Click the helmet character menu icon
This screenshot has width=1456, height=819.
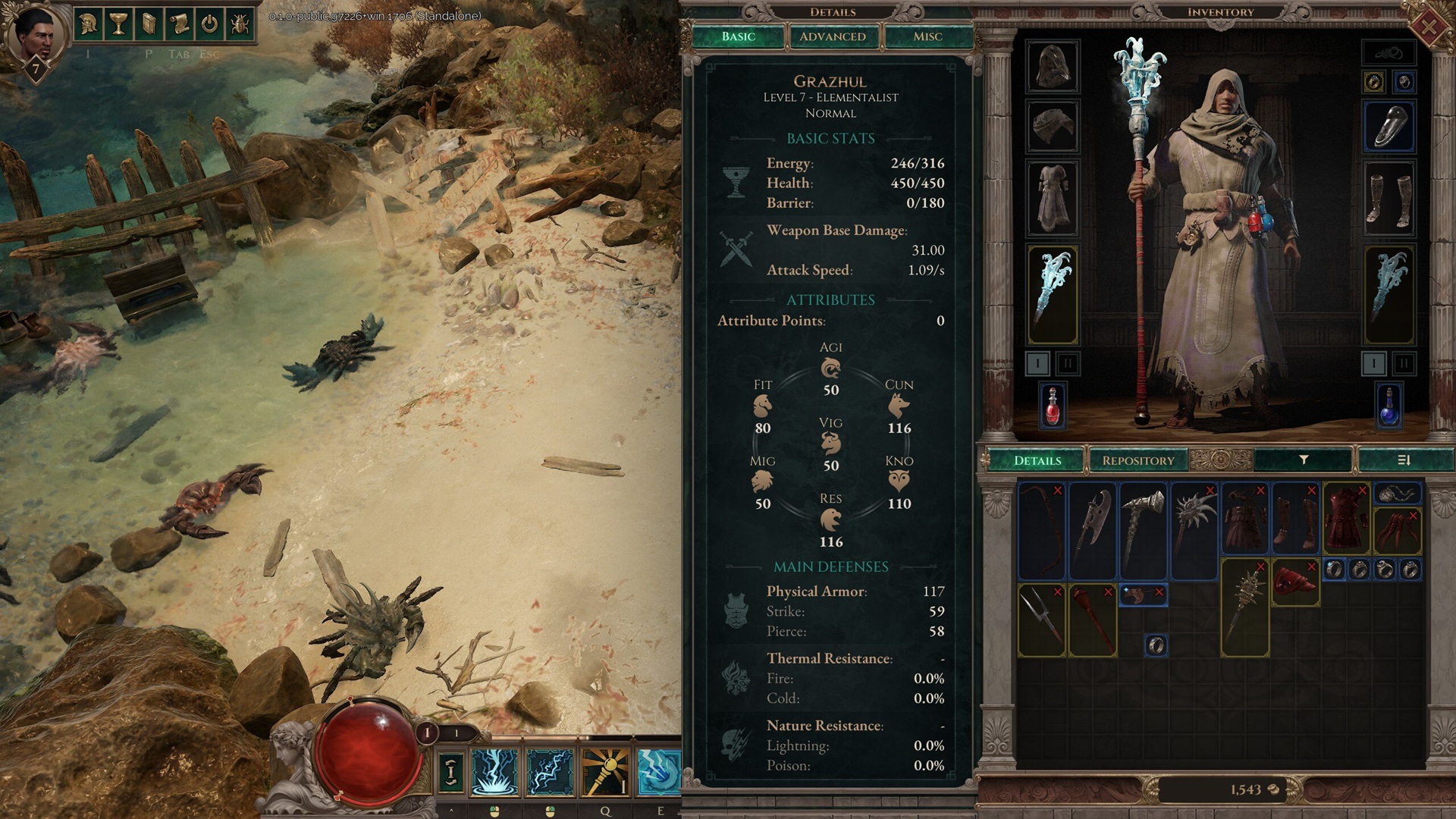[x=88, y=24]
